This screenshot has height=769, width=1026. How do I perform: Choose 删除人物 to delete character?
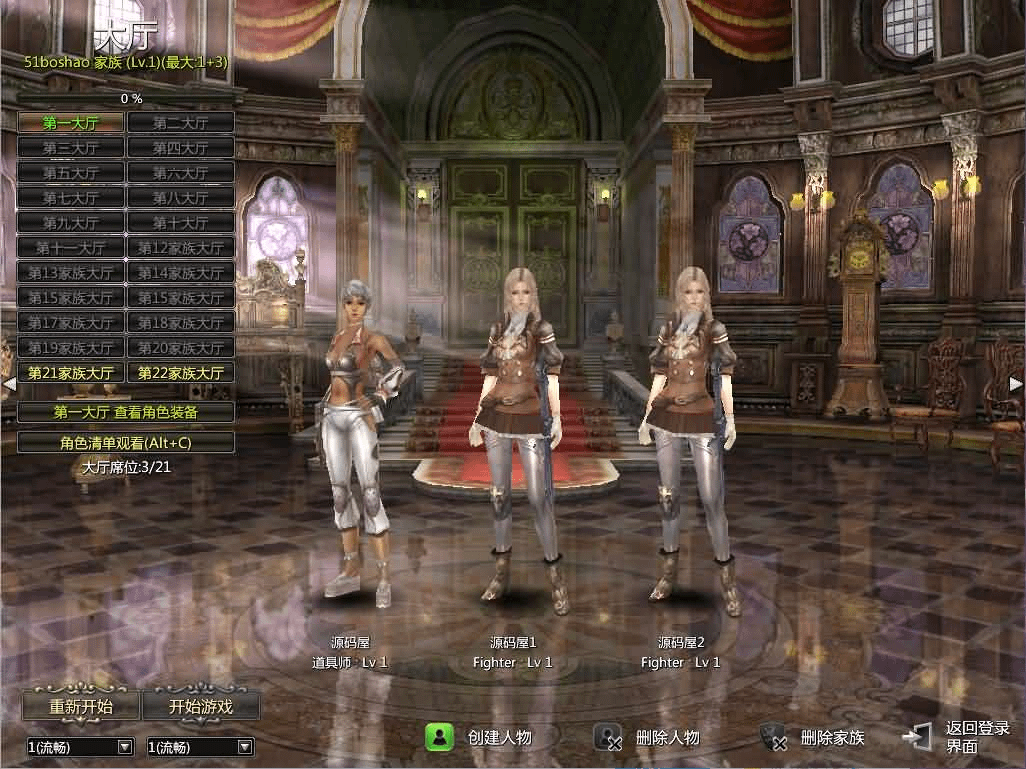coord(648,738)
